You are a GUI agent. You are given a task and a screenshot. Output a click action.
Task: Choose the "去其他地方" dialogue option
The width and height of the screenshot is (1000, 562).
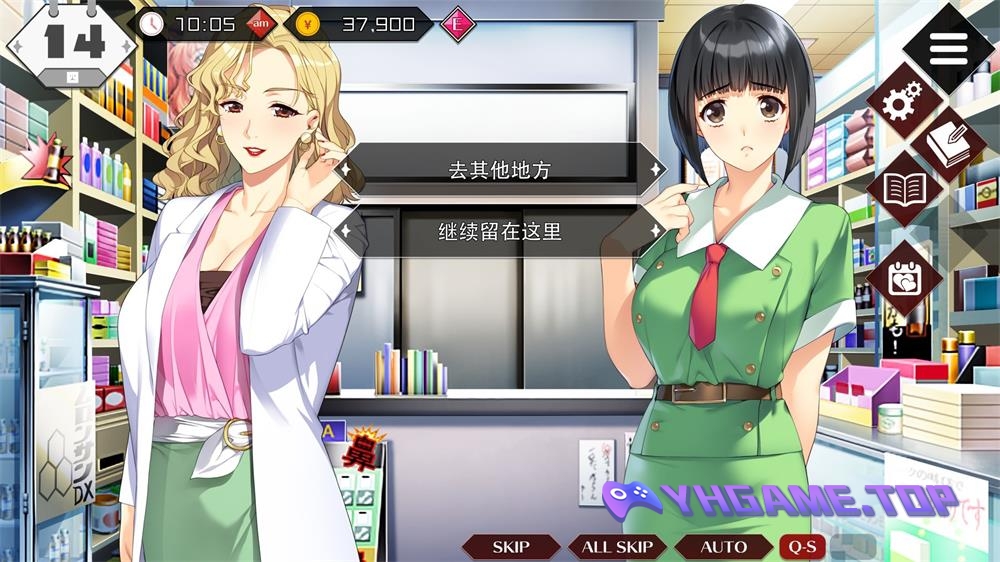(x=500, y=169)
